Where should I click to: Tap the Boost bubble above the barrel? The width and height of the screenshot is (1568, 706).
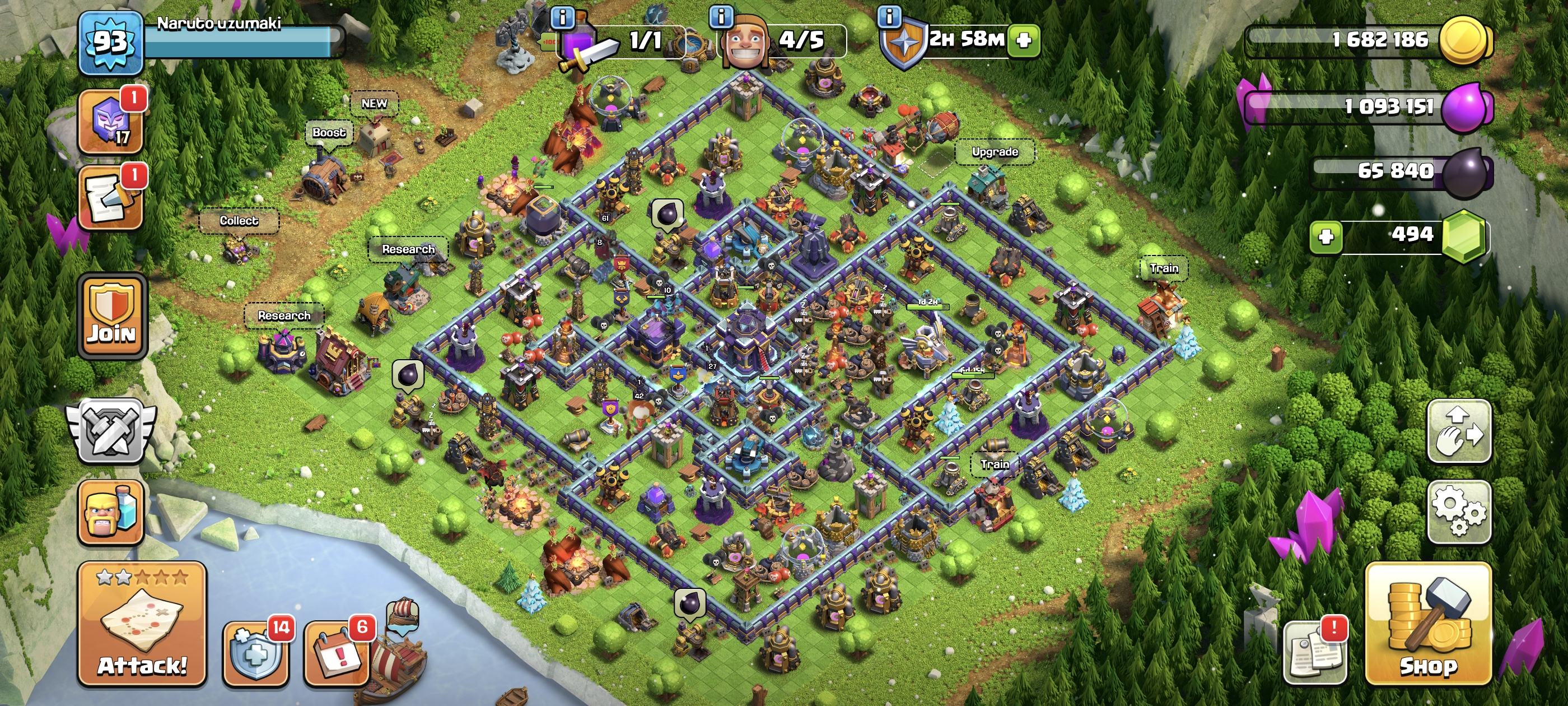tap(329, 132)
